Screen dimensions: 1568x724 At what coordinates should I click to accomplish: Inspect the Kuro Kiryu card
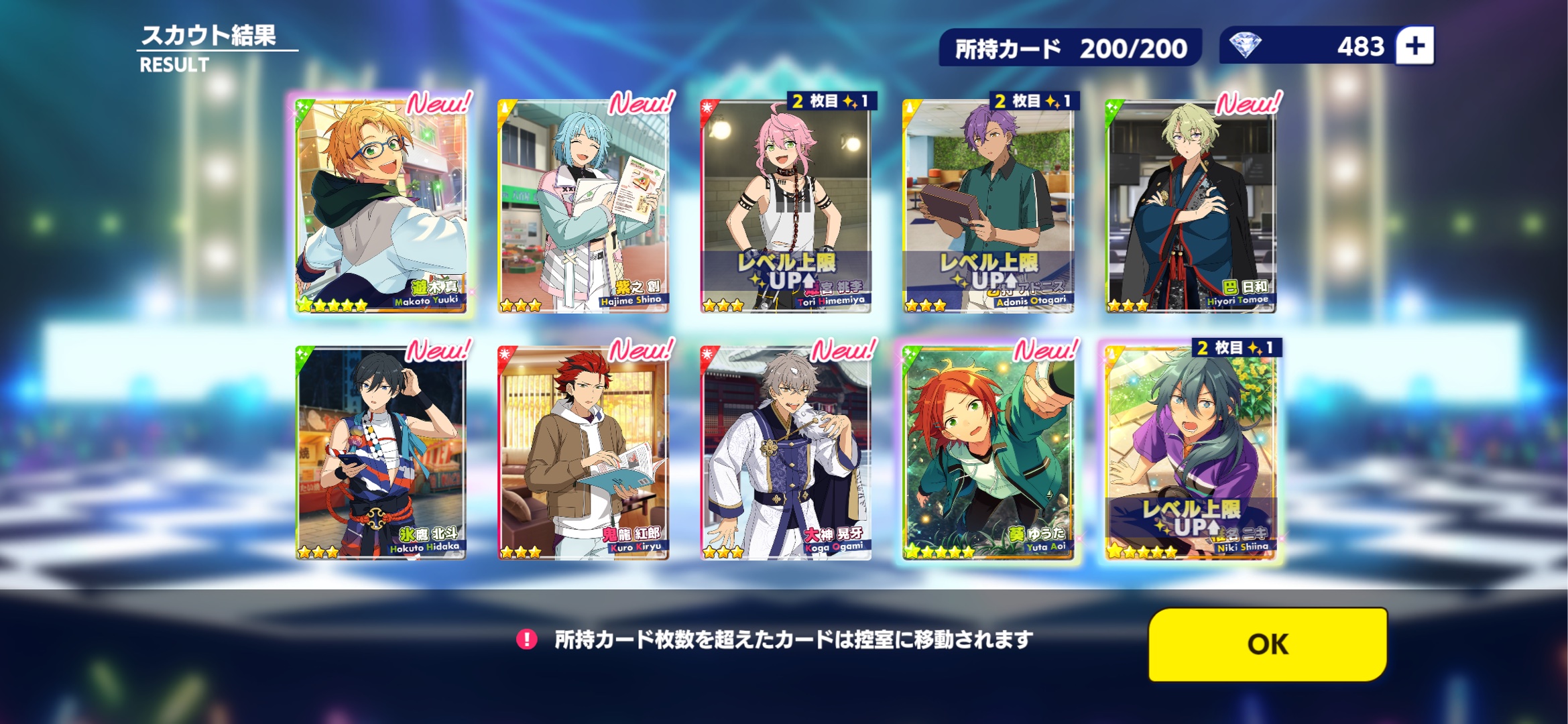click(x=583, y=452)
